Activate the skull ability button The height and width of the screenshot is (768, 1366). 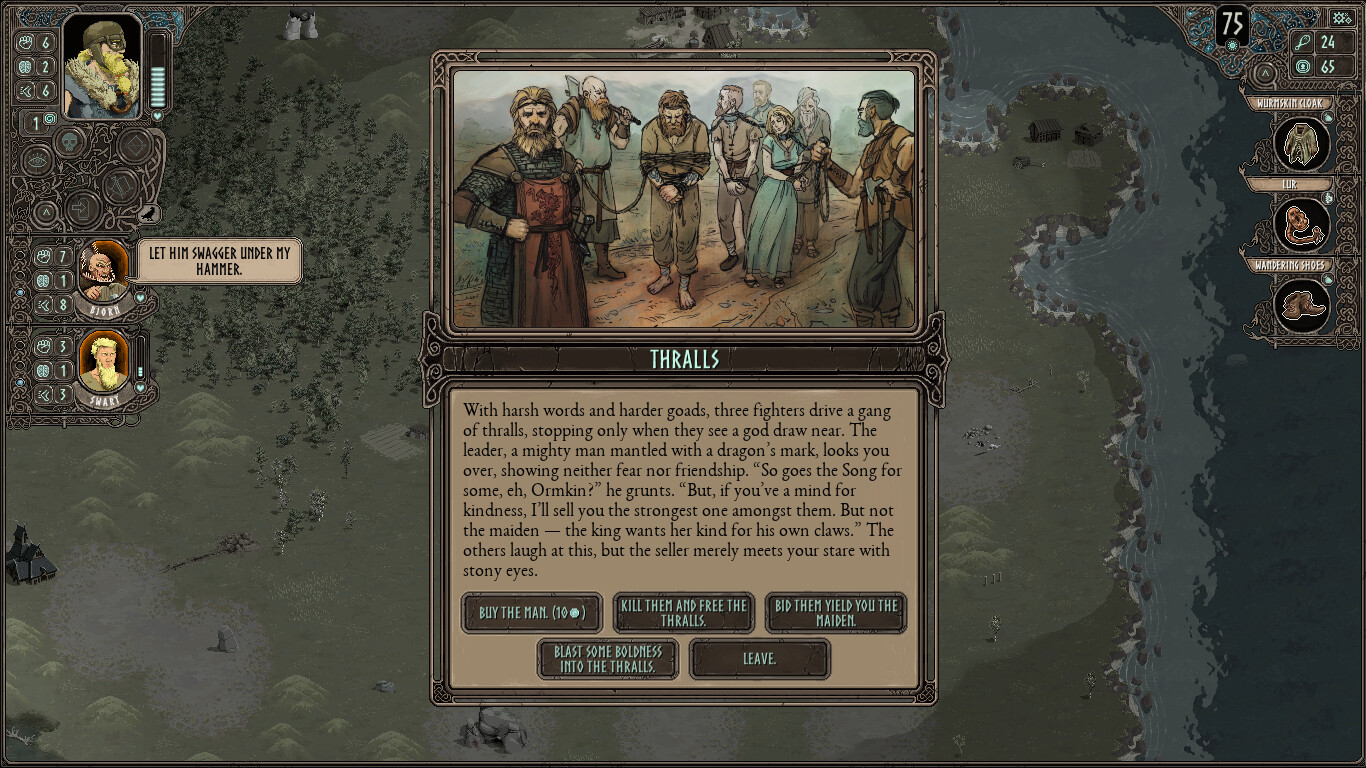(69, 142)
